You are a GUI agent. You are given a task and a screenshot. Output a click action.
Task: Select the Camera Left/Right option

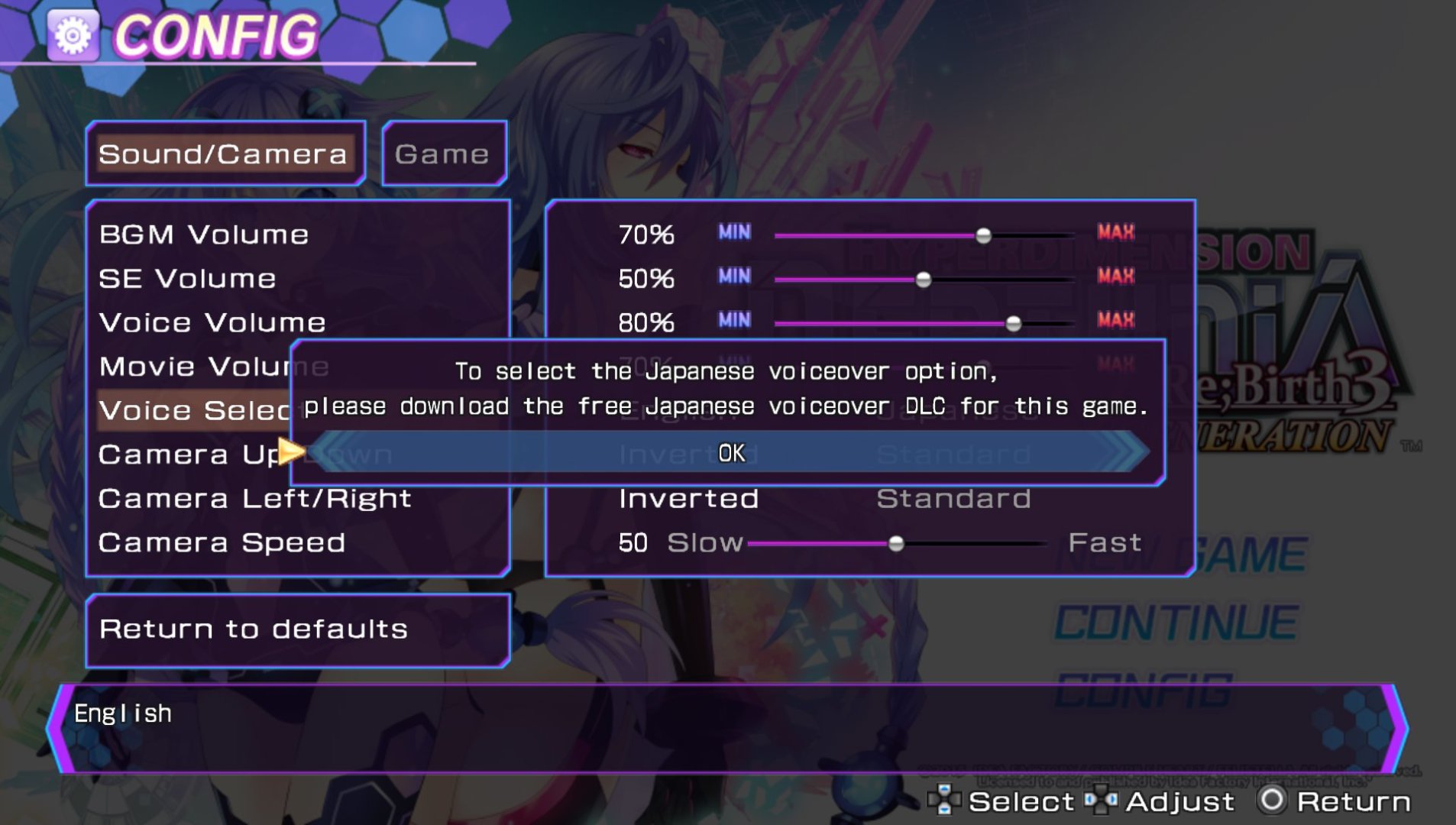(255, 499)
